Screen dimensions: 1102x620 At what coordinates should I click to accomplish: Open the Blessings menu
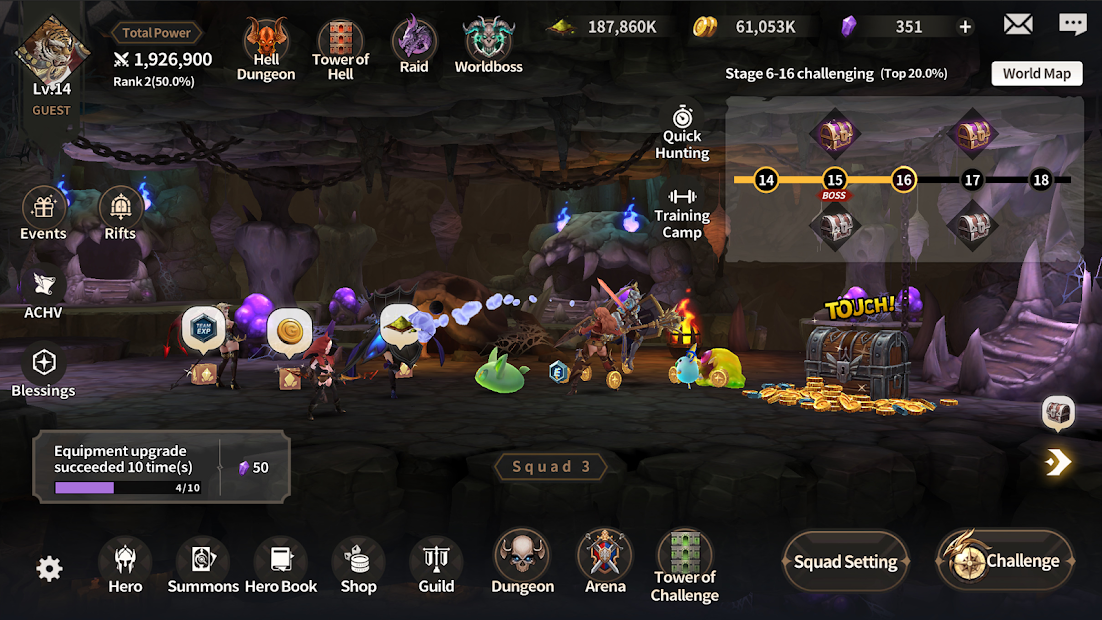coord(44,370)
